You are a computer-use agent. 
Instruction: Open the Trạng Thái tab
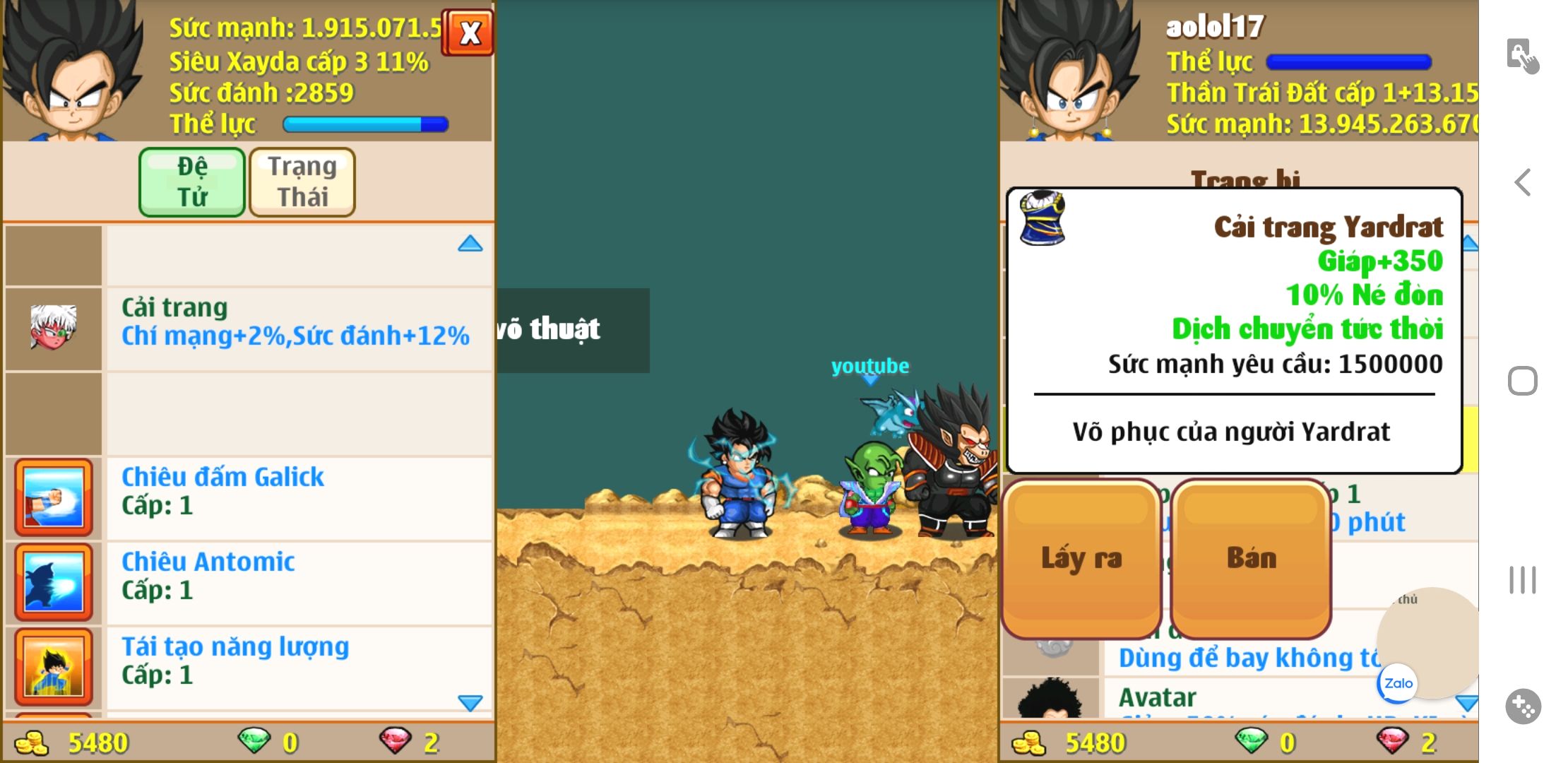(302, 182)
